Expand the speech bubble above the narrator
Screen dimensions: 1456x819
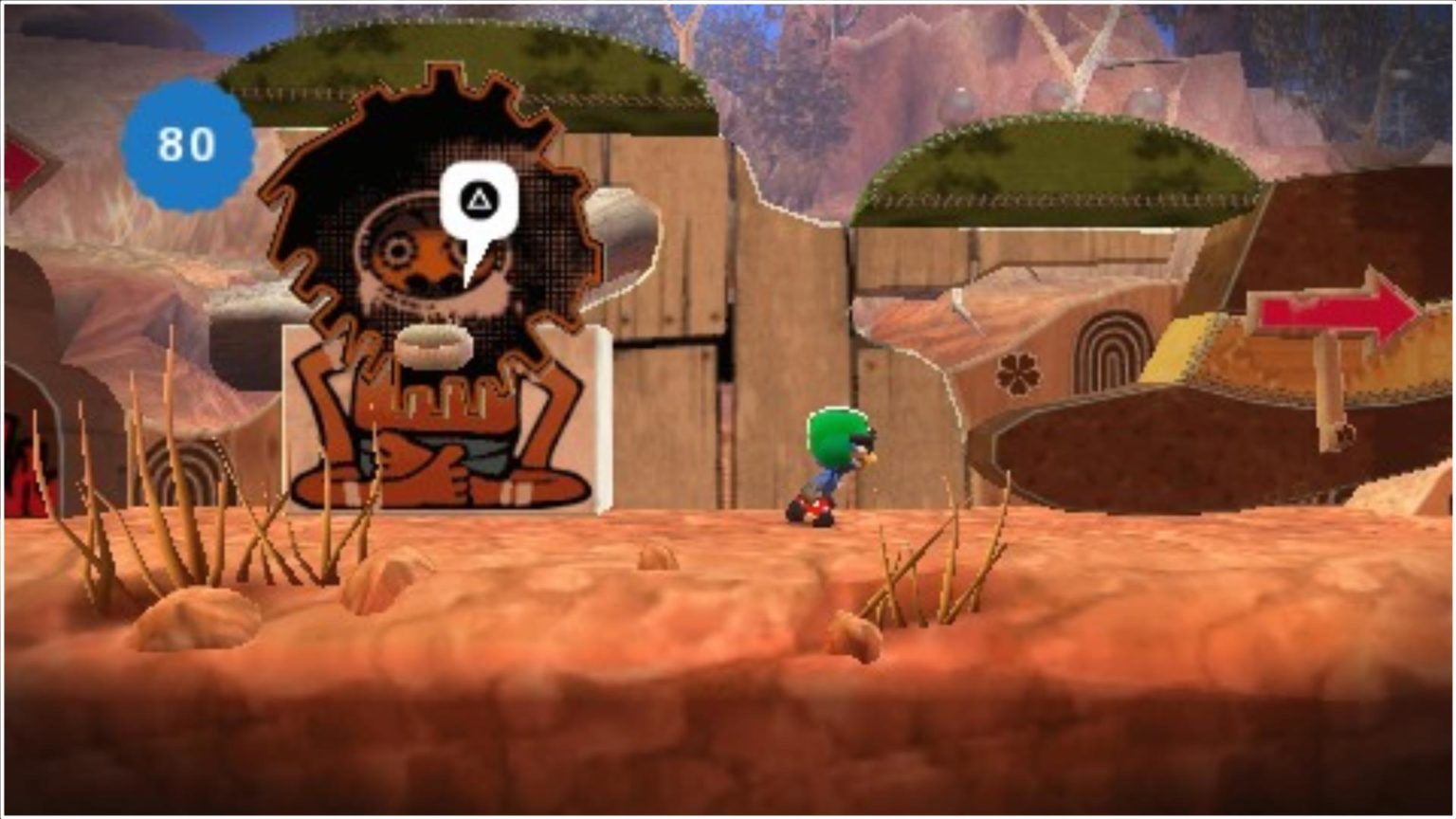click(478, 199)
